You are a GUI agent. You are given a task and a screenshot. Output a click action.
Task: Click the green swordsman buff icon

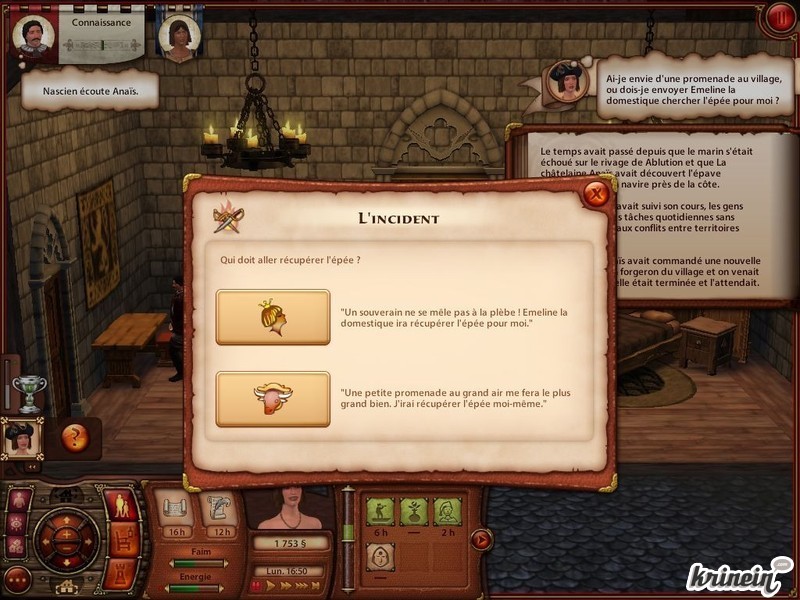(x=380, y=511)
